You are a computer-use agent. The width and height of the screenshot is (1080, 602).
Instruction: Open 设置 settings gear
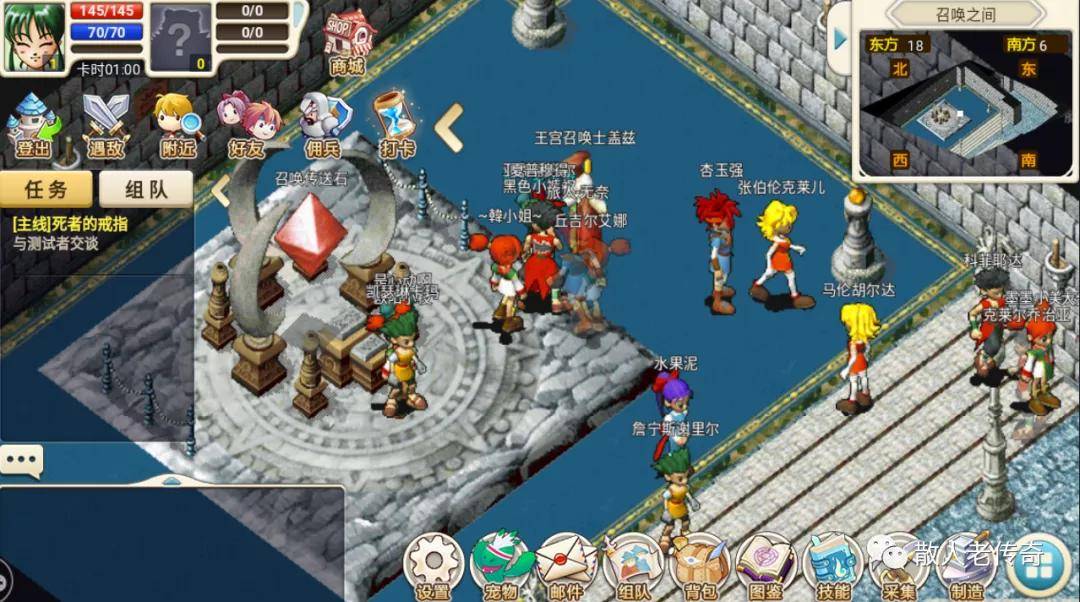434,566
